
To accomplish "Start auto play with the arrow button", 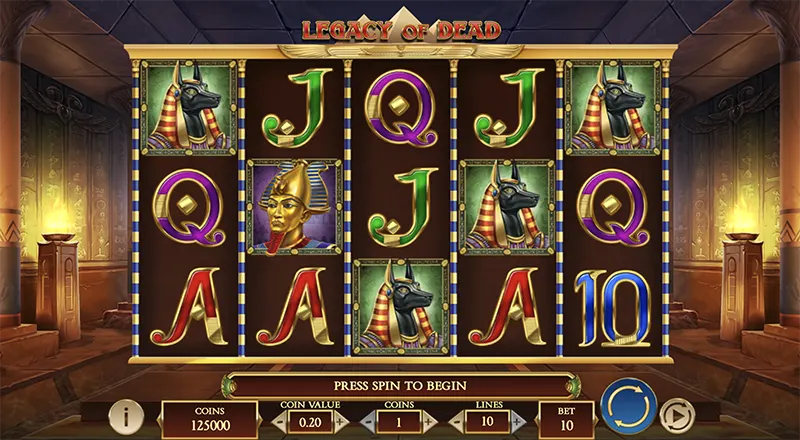I will 678,415.
